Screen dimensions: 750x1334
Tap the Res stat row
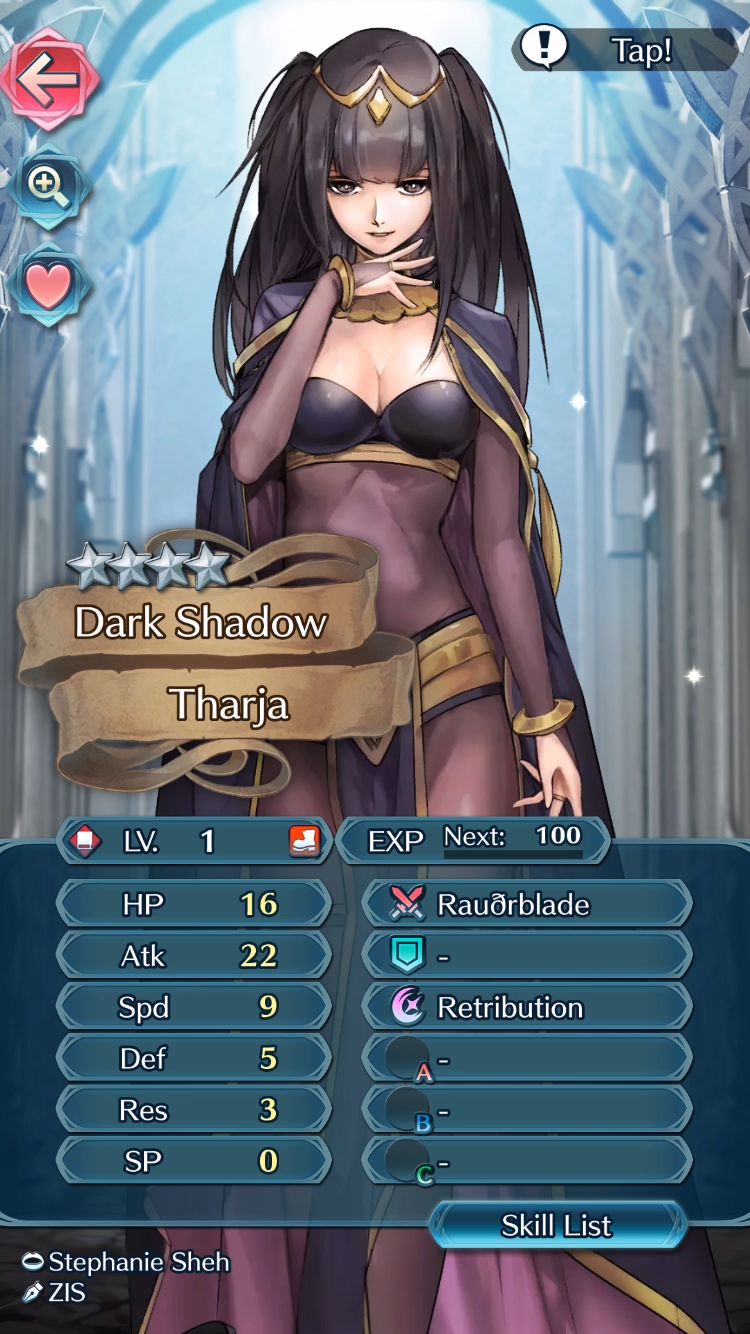point(194,1110)
